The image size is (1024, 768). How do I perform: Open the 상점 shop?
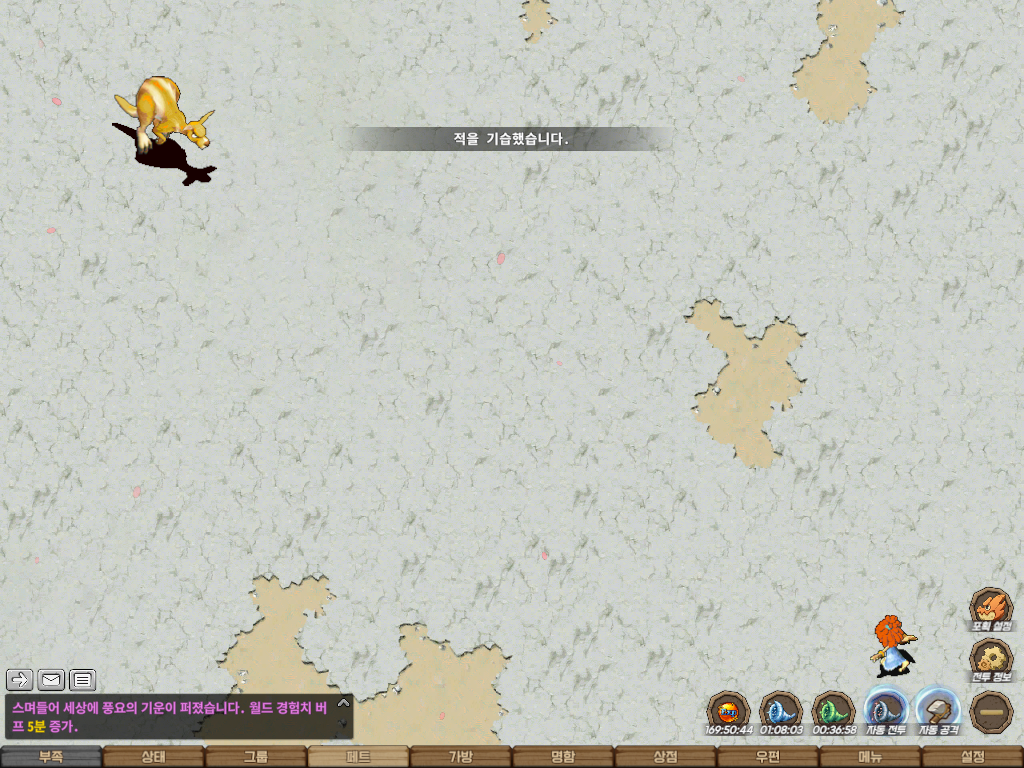coord(665,757)
